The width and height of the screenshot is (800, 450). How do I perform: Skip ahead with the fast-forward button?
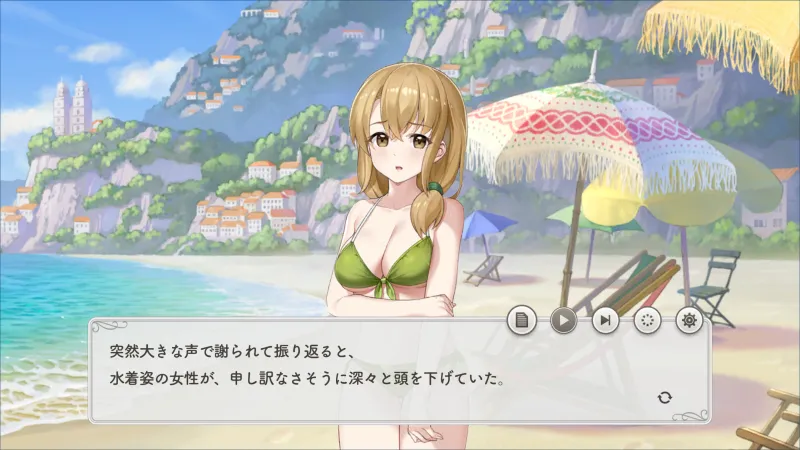[605, 320]
